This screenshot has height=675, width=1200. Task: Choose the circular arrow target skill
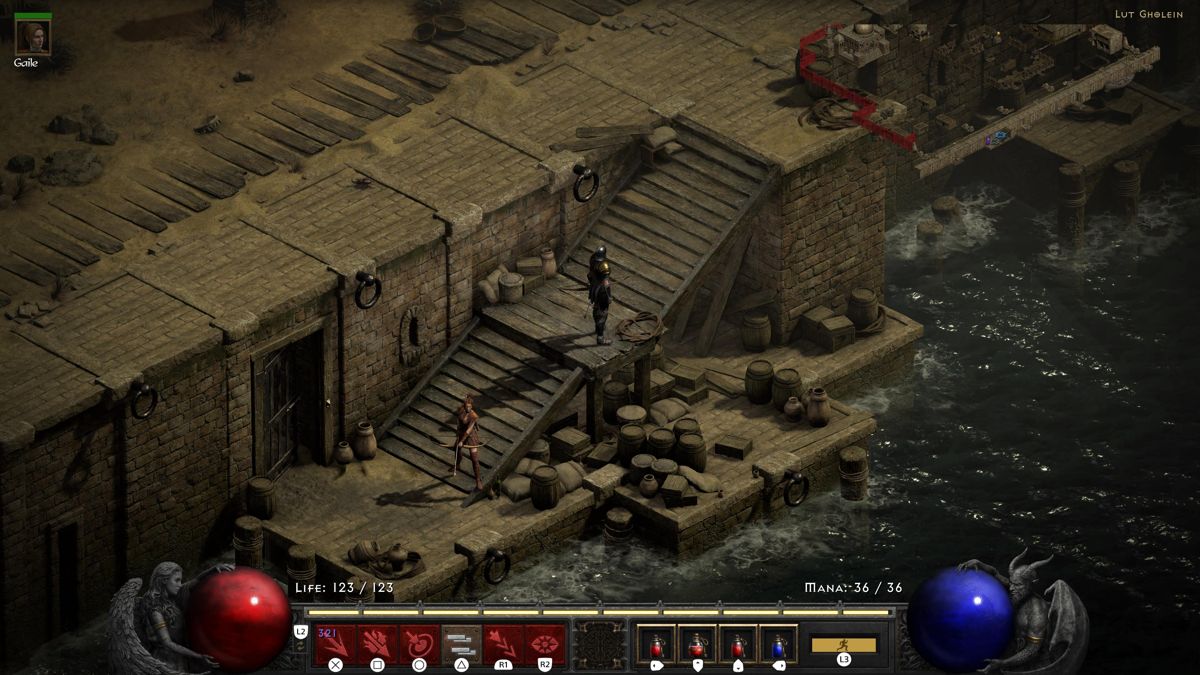click(419, 644)
